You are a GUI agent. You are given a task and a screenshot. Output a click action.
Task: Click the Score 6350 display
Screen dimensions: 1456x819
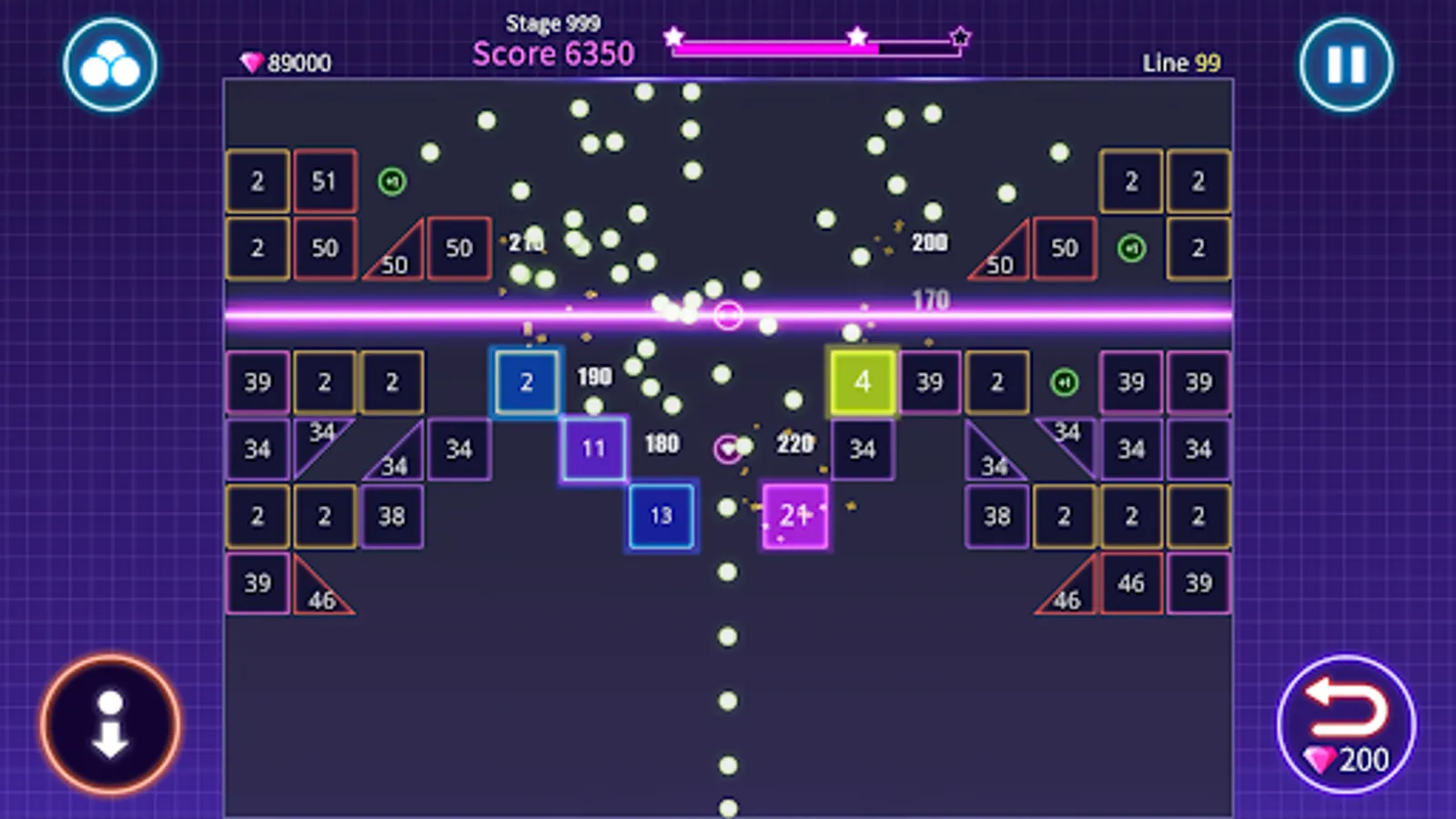point(551,54)
